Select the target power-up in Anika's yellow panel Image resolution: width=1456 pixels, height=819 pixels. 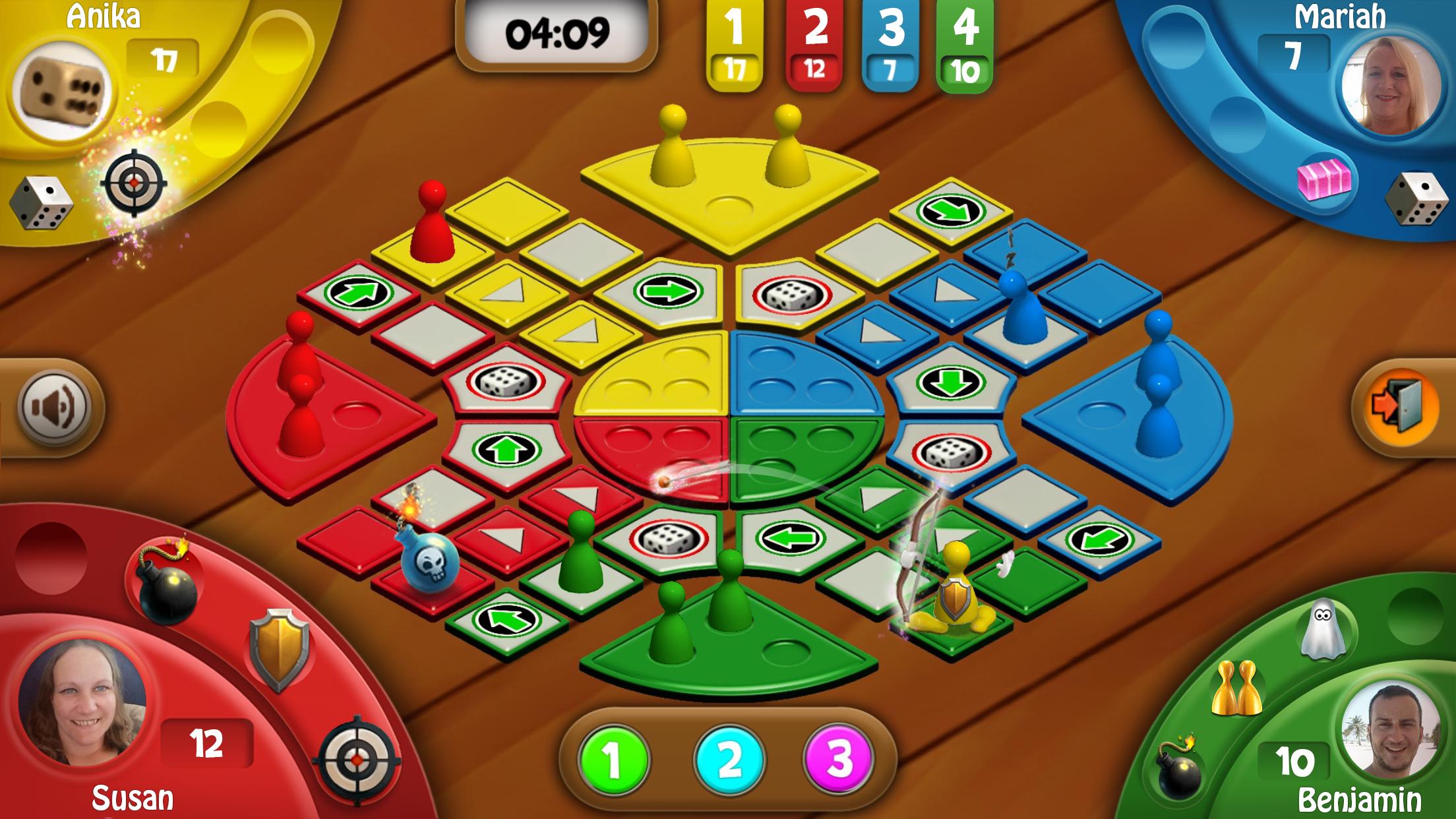[x=134, y=183]
